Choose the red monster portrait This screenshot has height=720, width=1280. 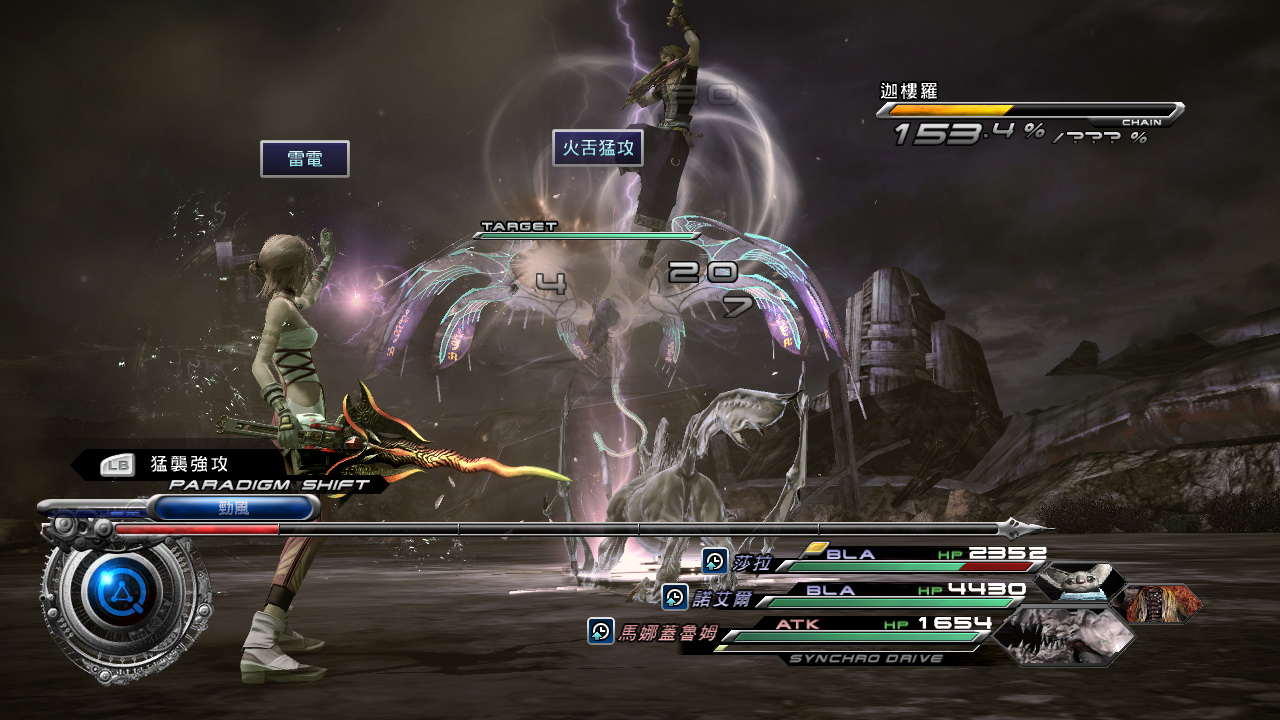pyautogui.click(x=1156, y=603)
